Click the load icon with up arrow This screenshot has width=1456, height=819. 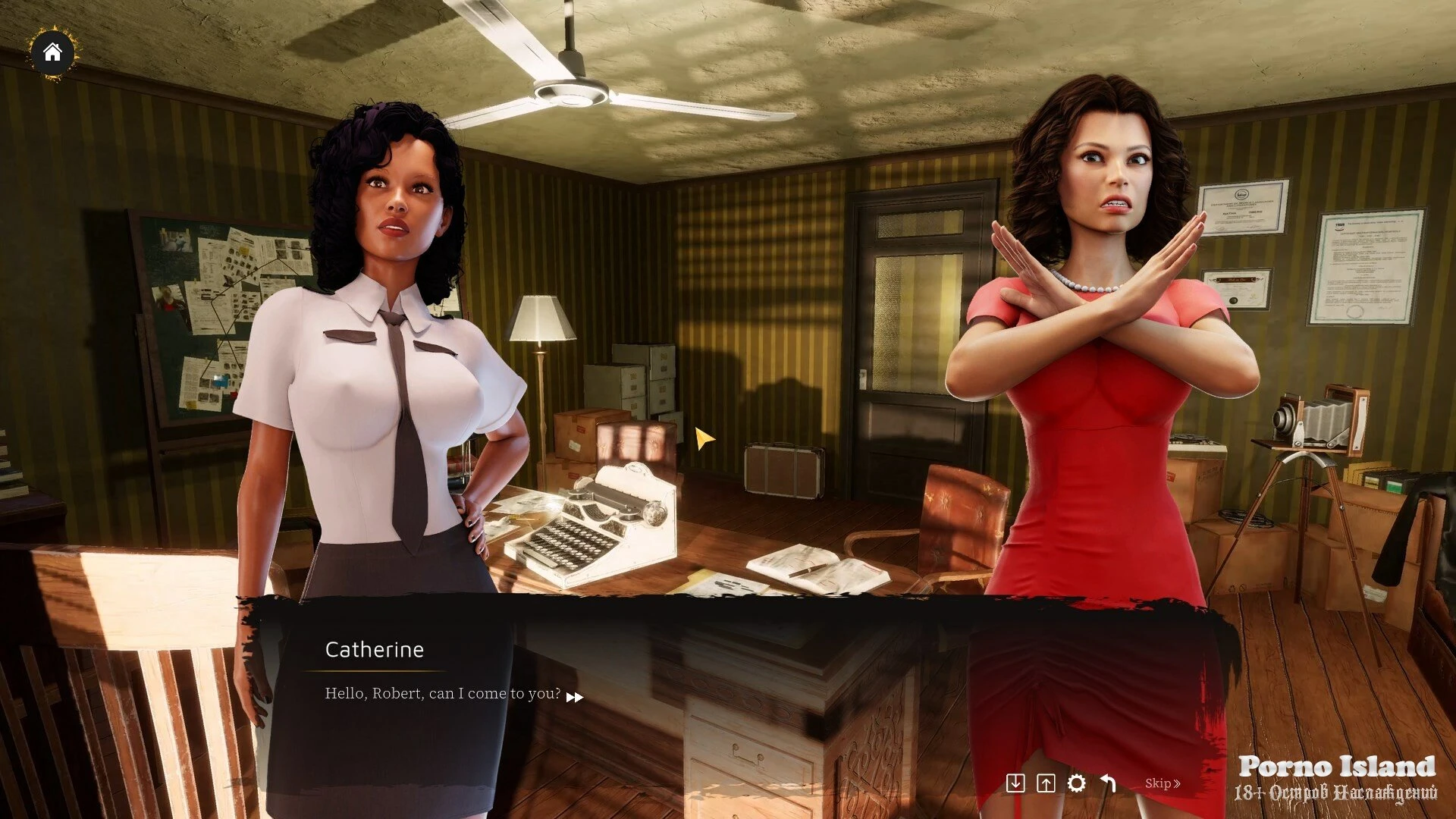[1046, 783]
